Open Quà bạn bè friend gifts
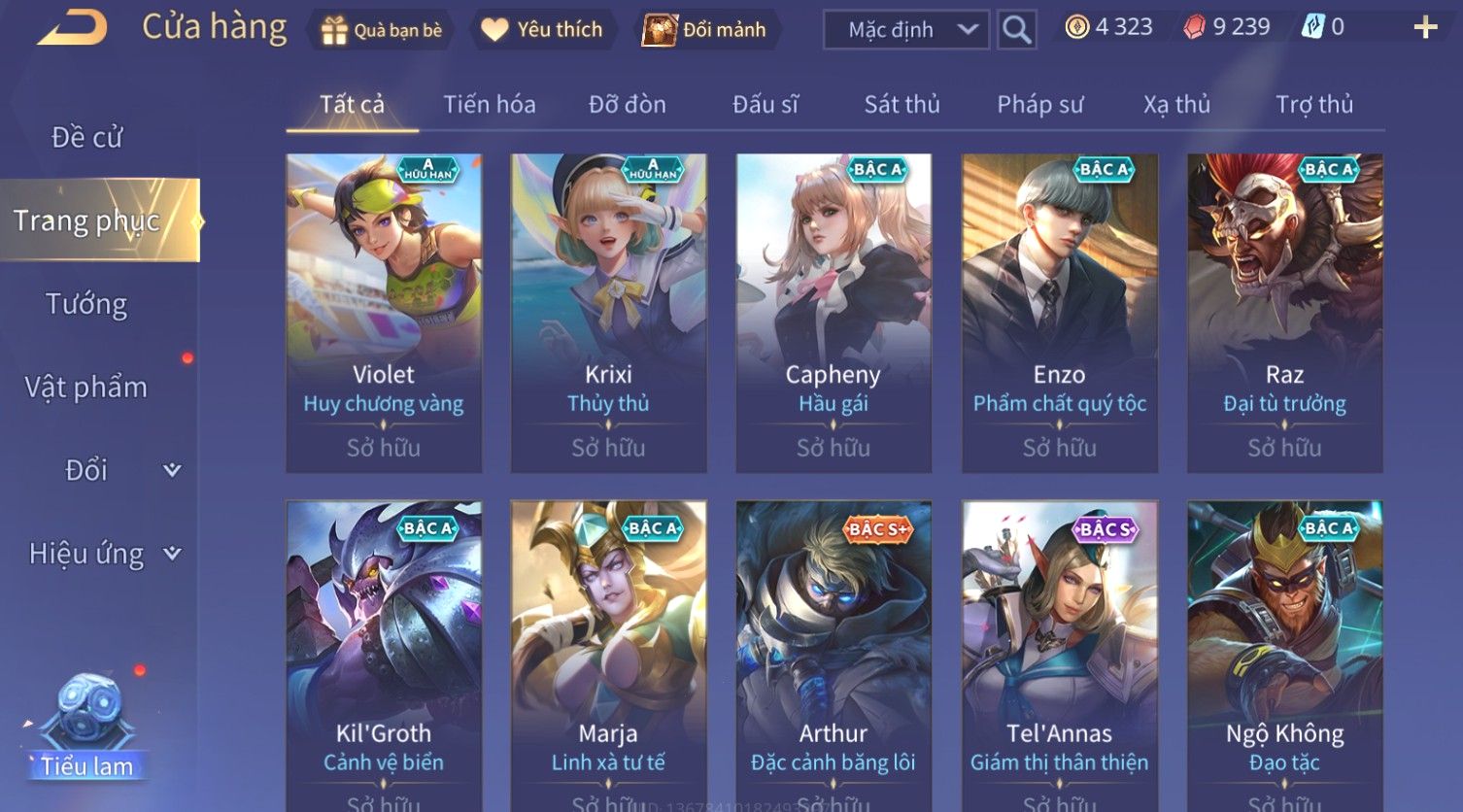 (381, 30)
